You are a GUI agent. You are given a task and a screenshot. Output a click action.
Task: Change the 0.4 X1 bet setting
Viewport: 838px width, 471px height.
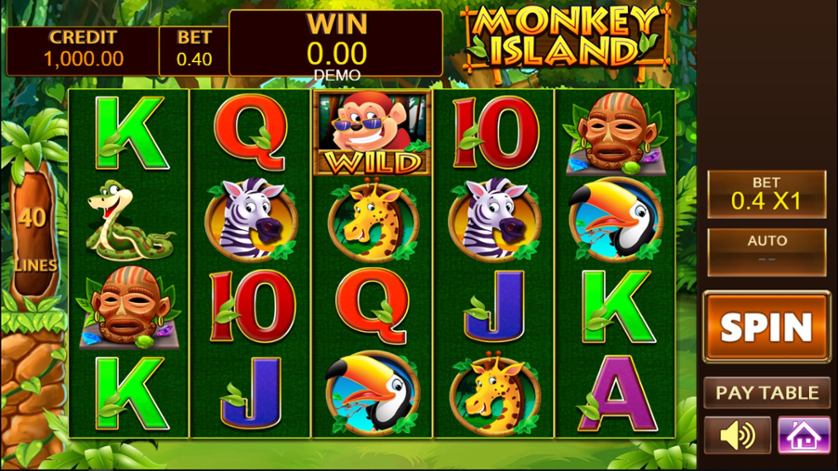(766, 193)
